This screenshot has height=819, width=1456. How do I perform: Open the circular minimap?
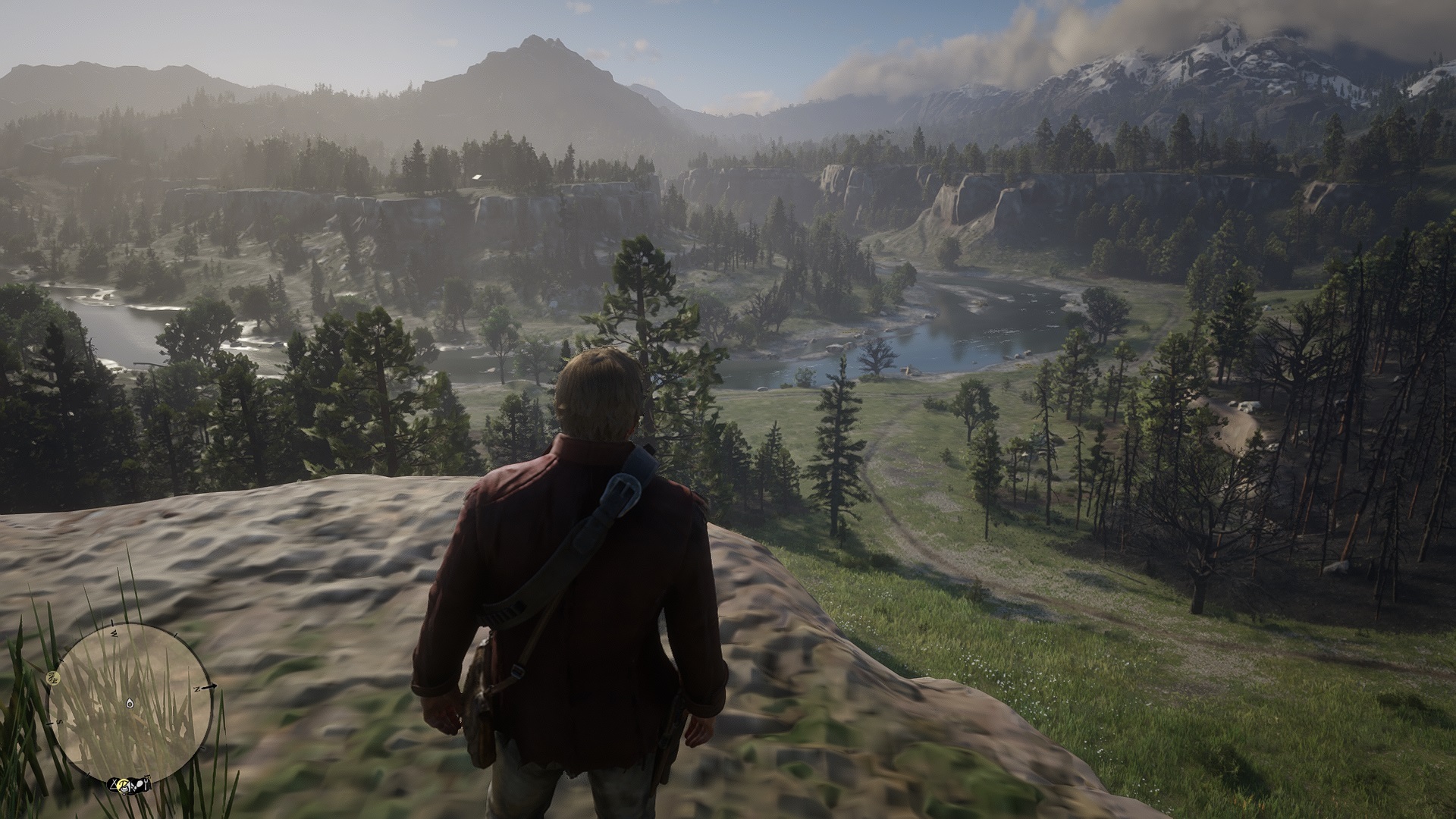coord(130,701)
